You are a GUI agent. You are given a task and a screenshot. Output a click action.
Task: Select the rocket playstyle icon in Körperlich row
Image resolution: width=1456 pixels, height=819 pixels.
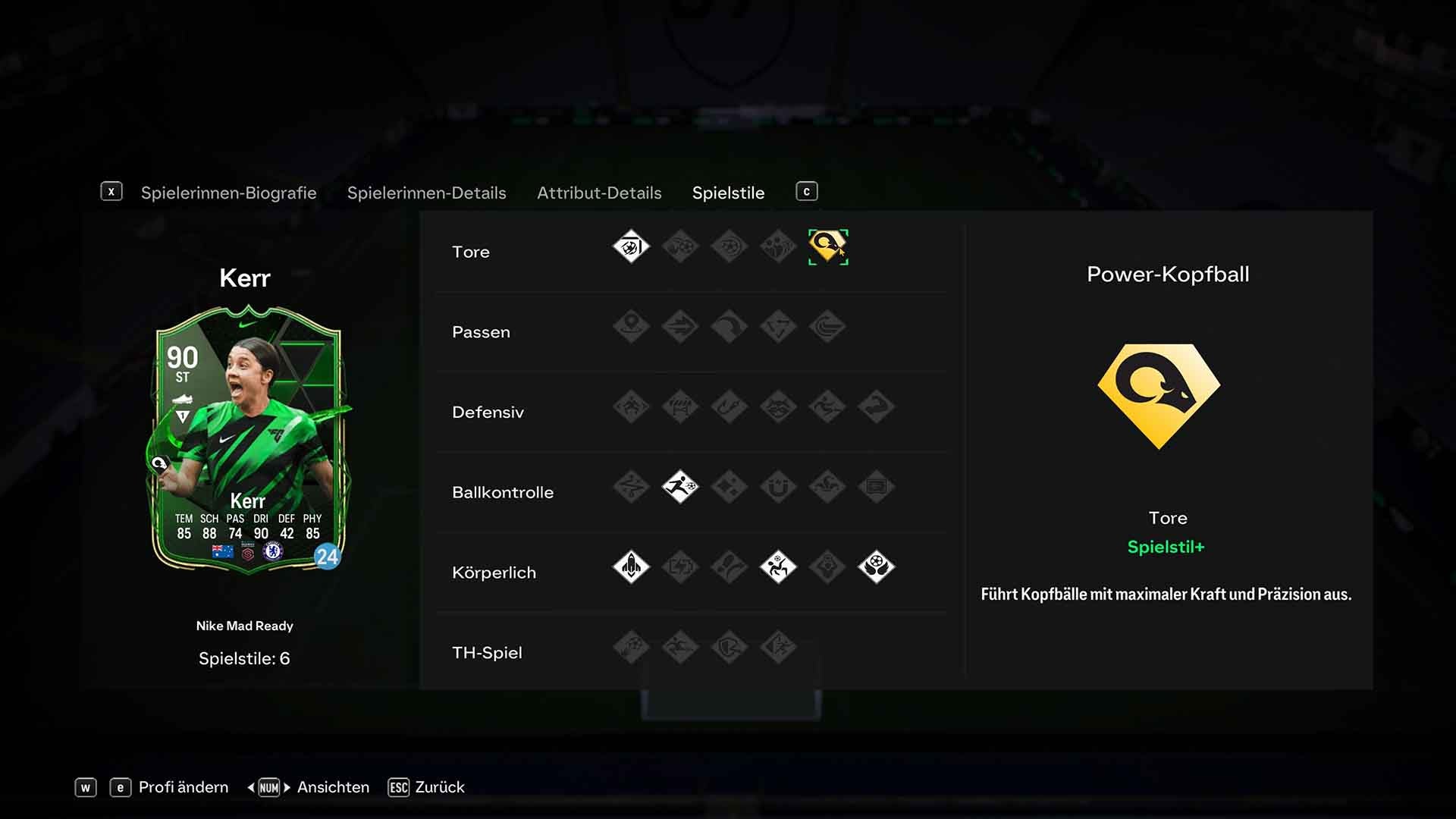631,567
